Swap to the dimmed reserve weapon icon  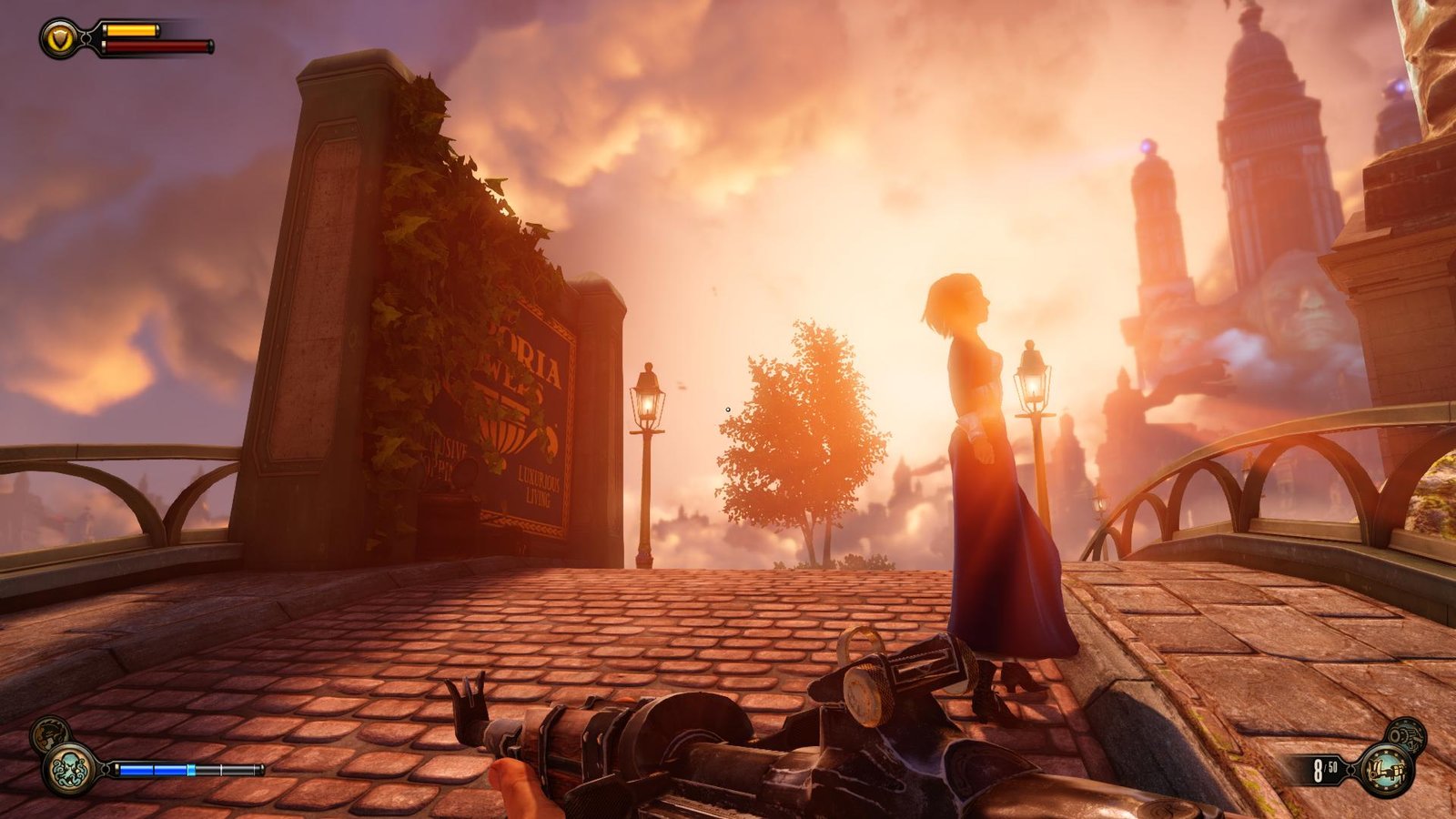(x=1407, y=734)
